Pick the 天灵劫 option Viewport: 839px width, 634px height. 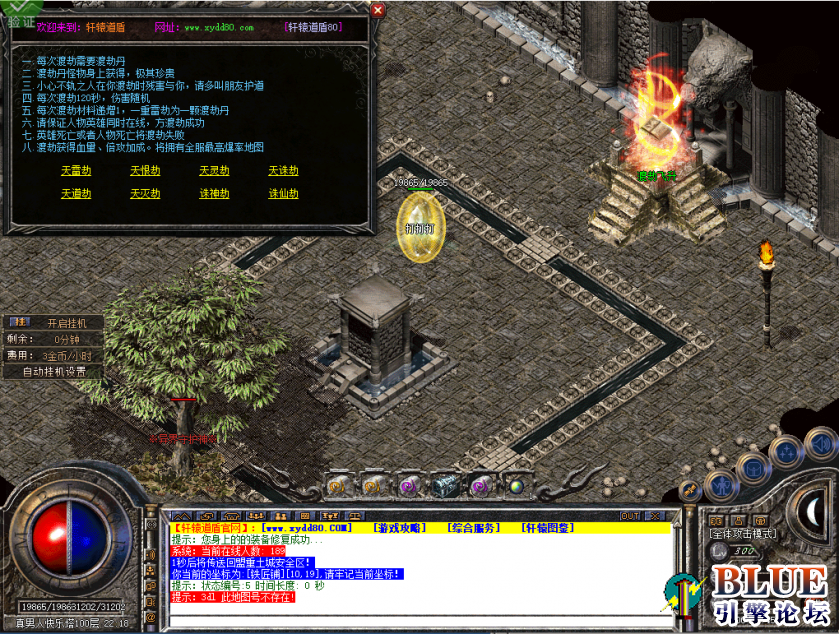click(x=214, y=171)
